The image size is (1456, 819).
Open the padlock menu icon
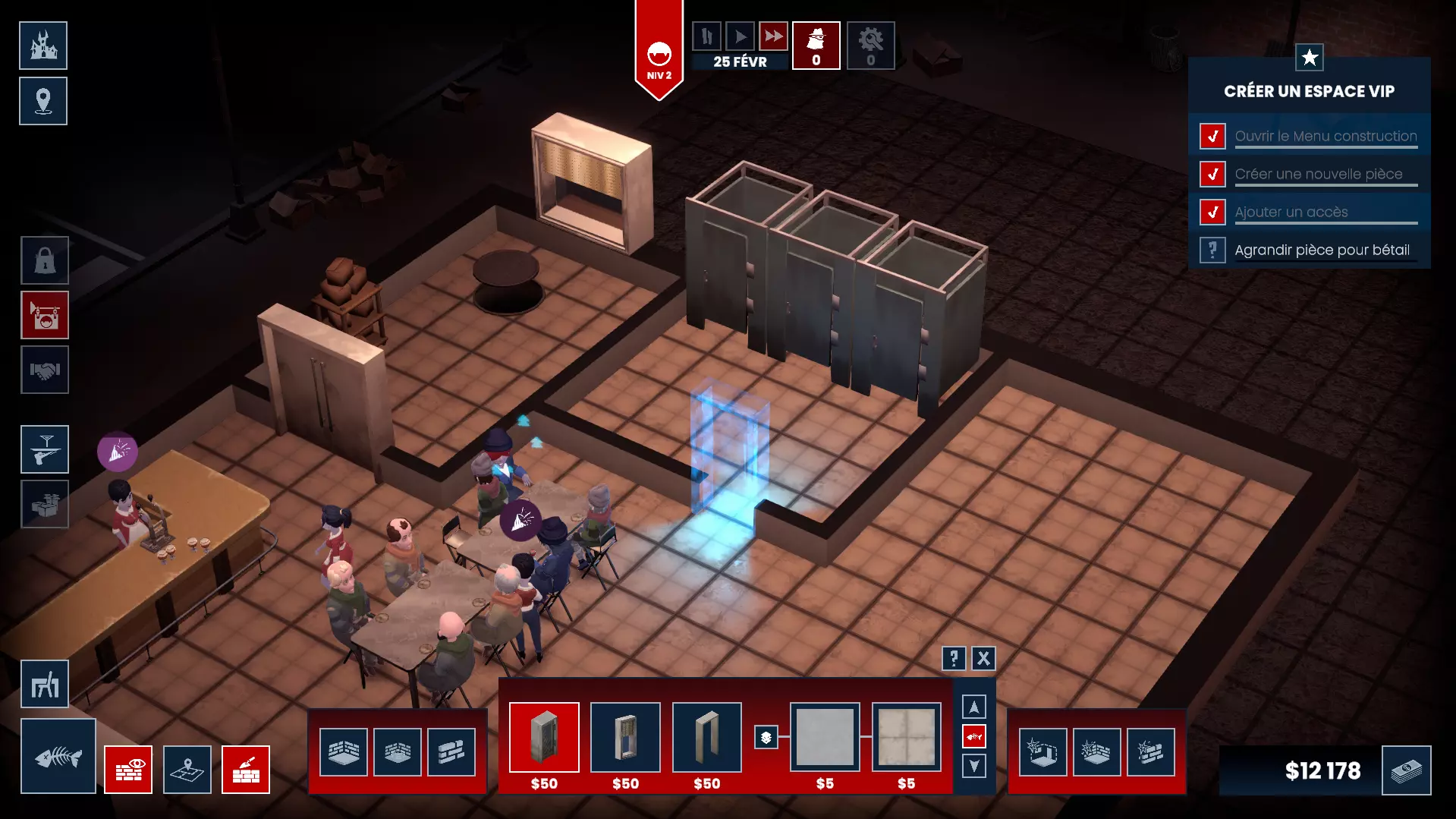[x=45, y=260]
